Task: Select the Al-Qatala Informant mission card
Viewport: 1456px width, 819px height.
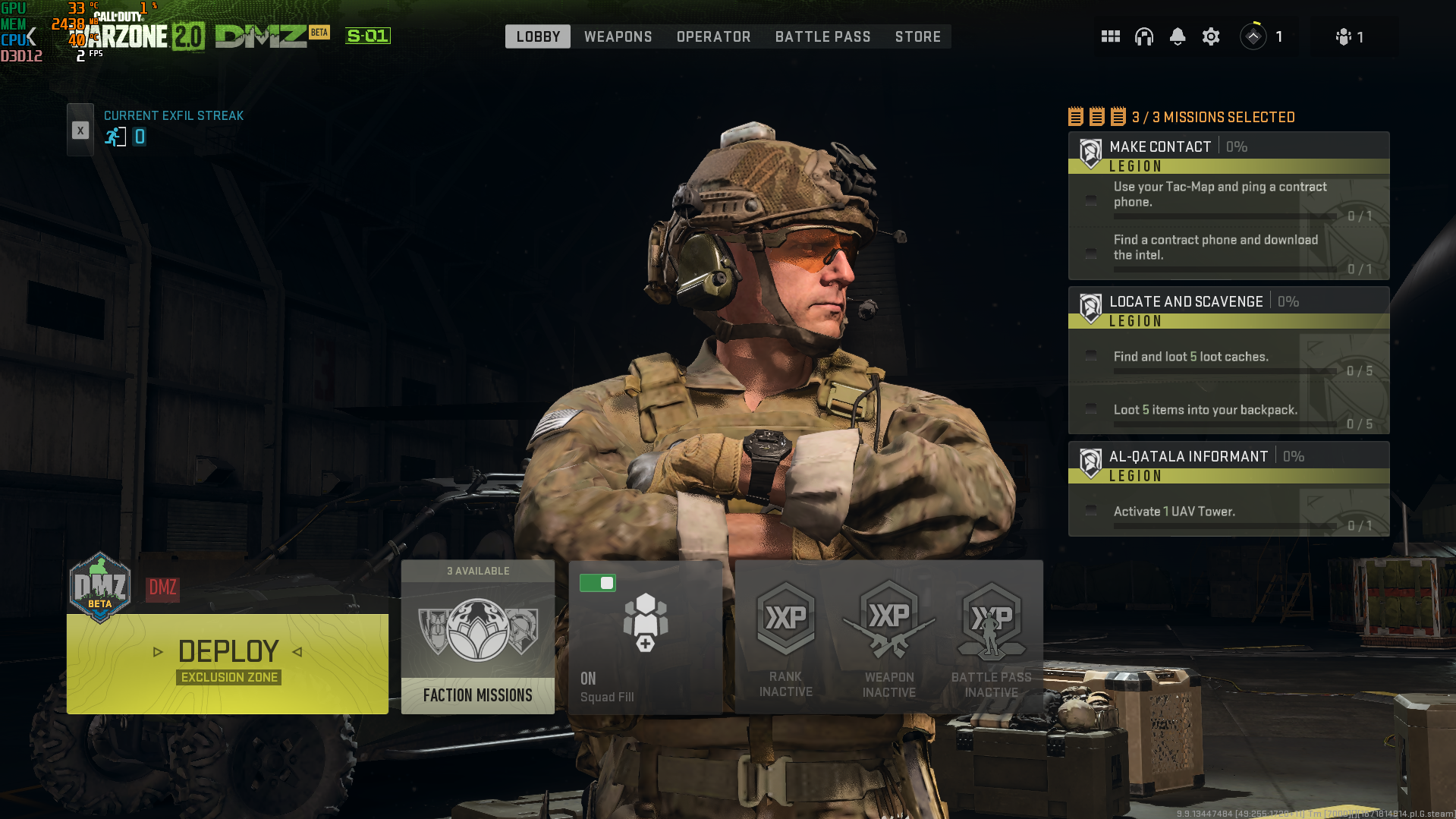Action: point(1228,490)
